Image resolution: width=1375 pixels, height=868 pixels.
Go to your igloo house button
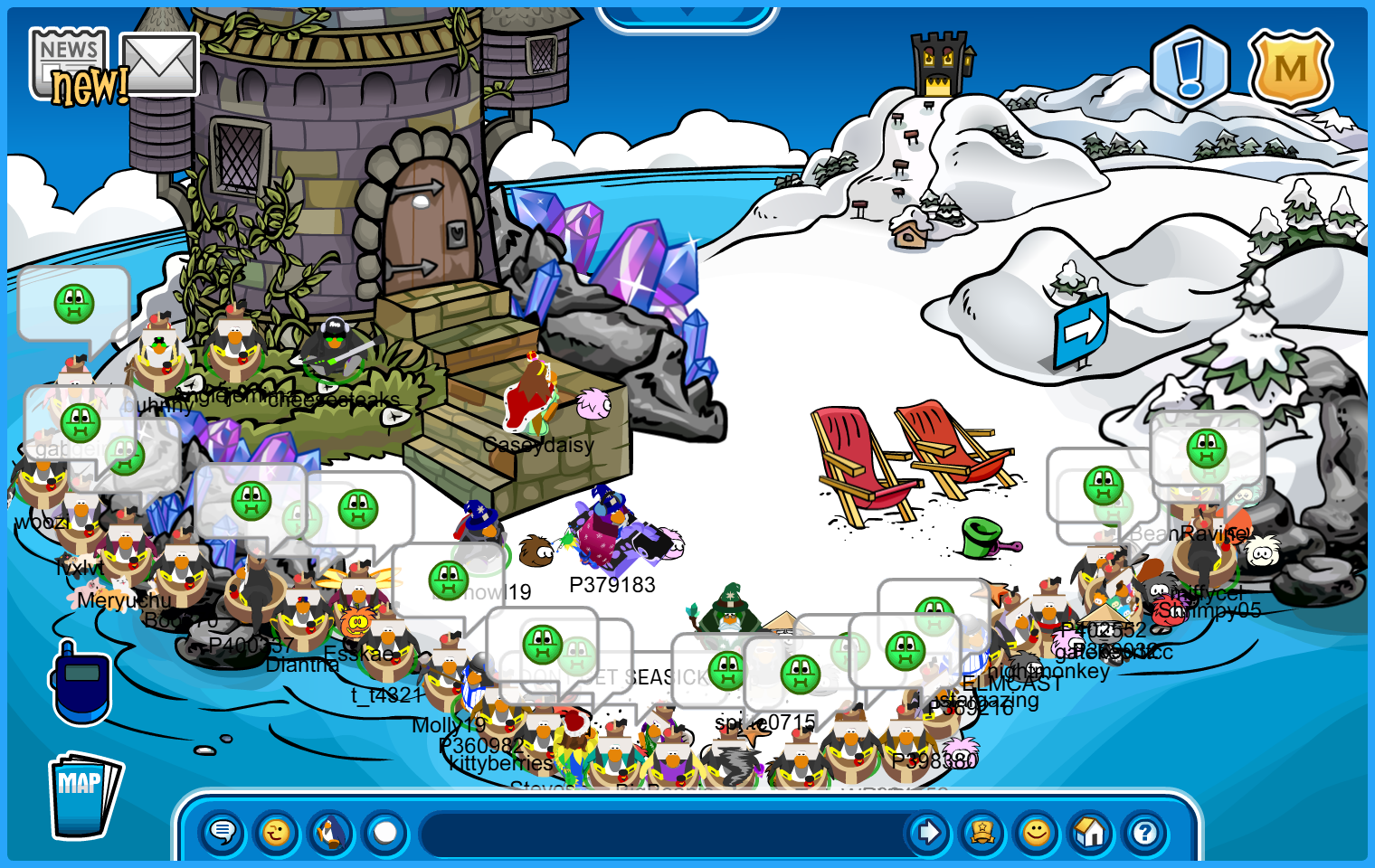1091,832
